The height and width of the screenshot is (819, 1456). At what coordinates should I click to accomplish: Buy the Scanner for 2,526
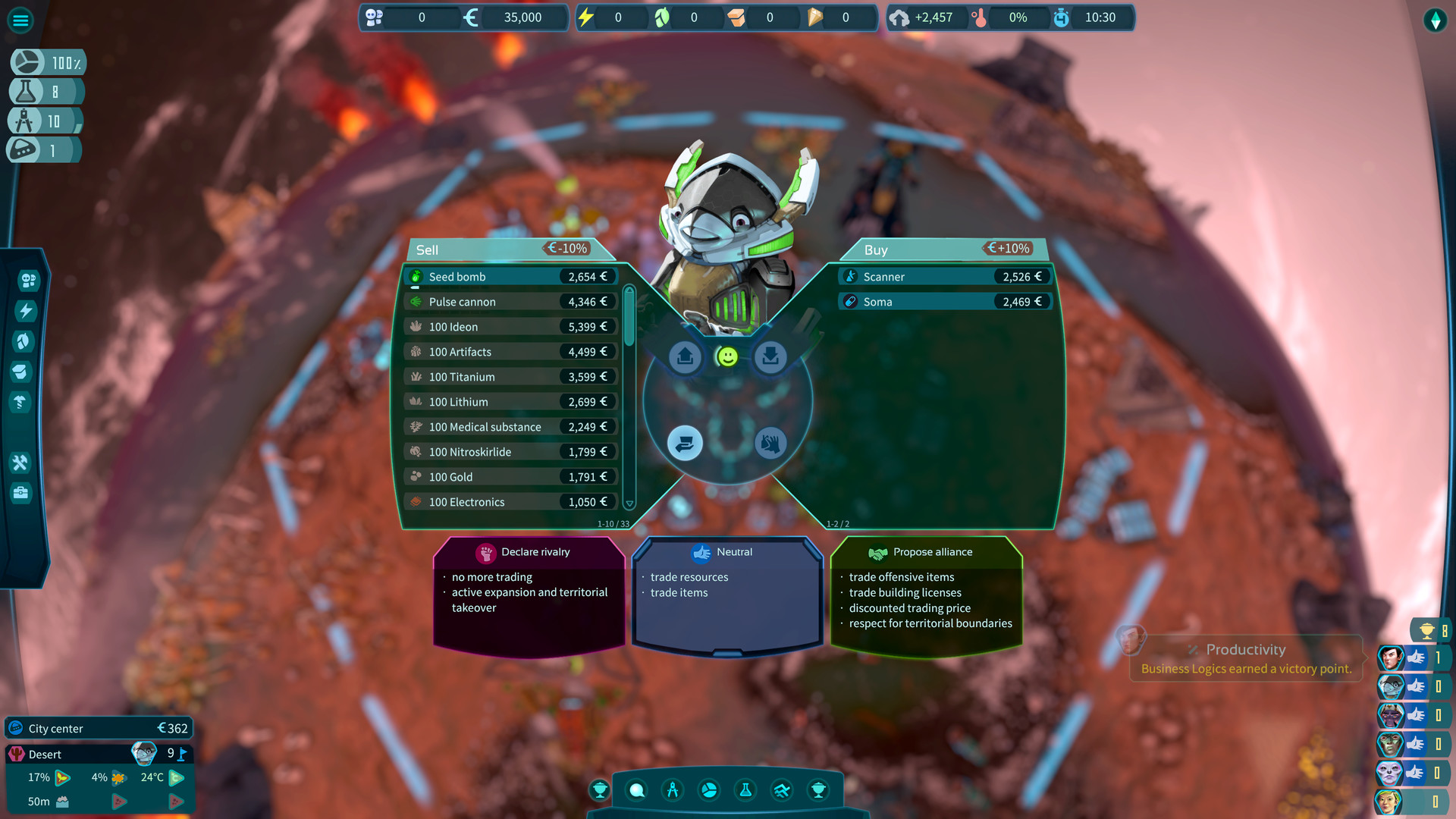[x=944, y=276]
